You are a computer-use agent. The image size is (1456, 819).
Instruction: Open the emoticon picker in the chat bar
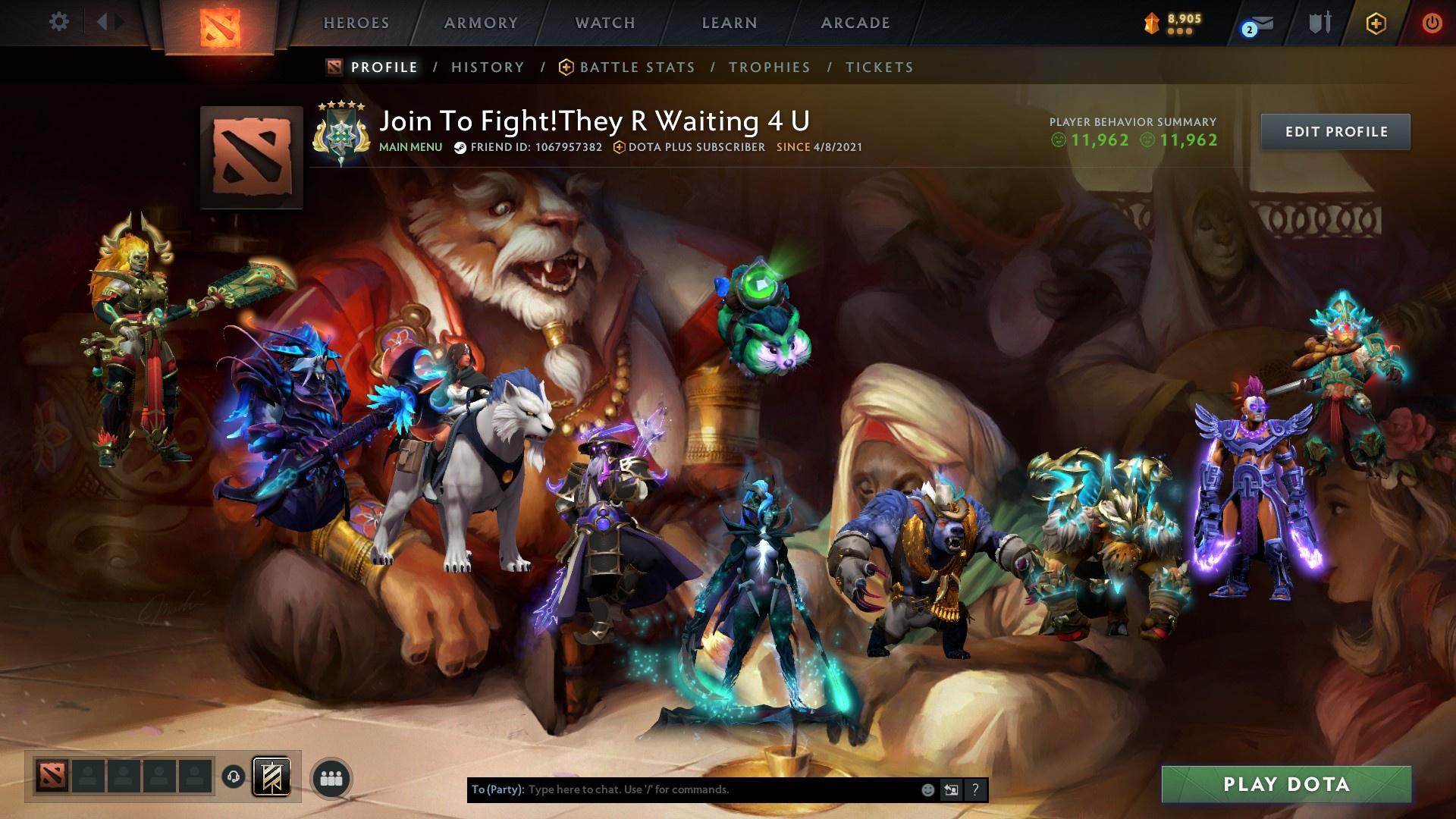coord(927,789)
